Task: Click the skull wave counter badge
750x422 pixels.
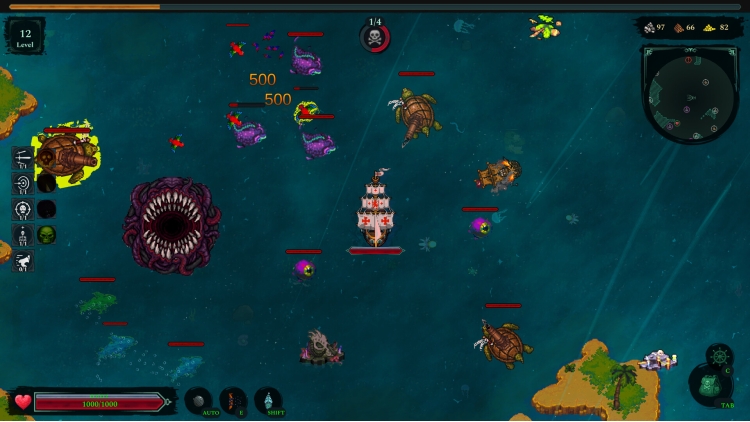Action: point(375,38)
